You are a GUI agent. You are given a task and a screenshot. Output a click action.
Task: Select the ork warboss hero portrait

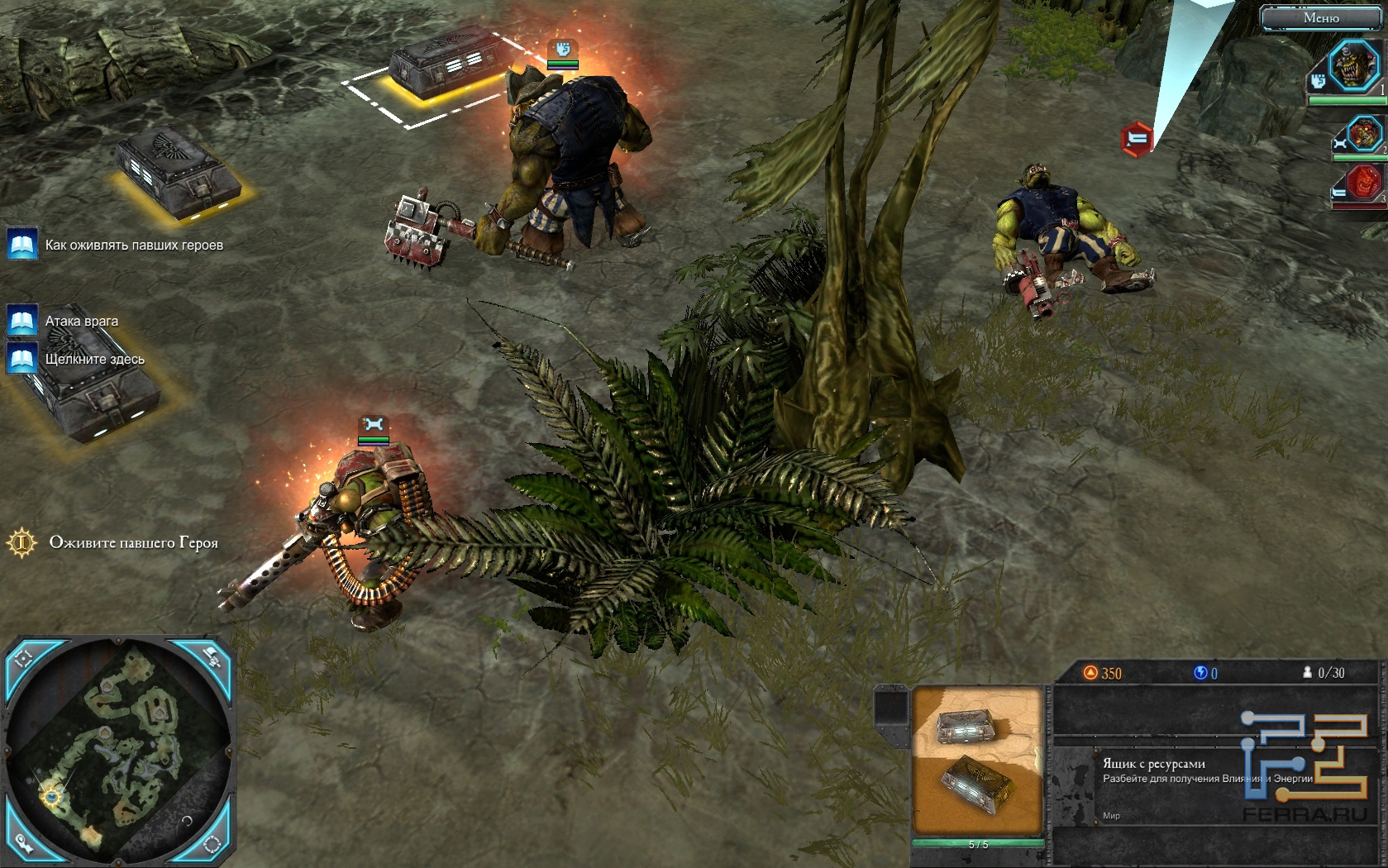click(1356, 67)
